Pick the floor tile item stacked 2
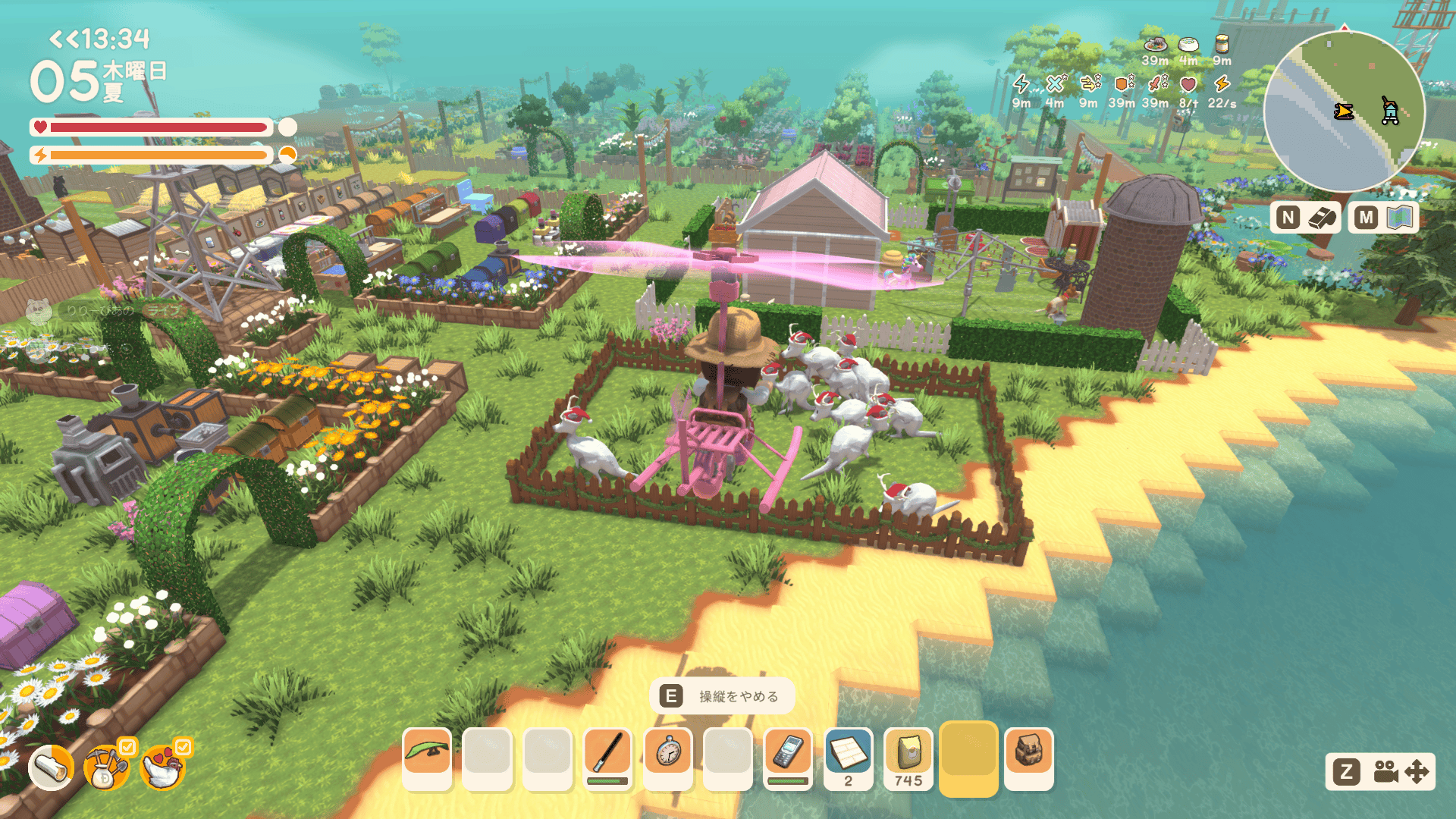This screenshot has height=819, width=1456. pyautogui.click(x=848, y=756)
